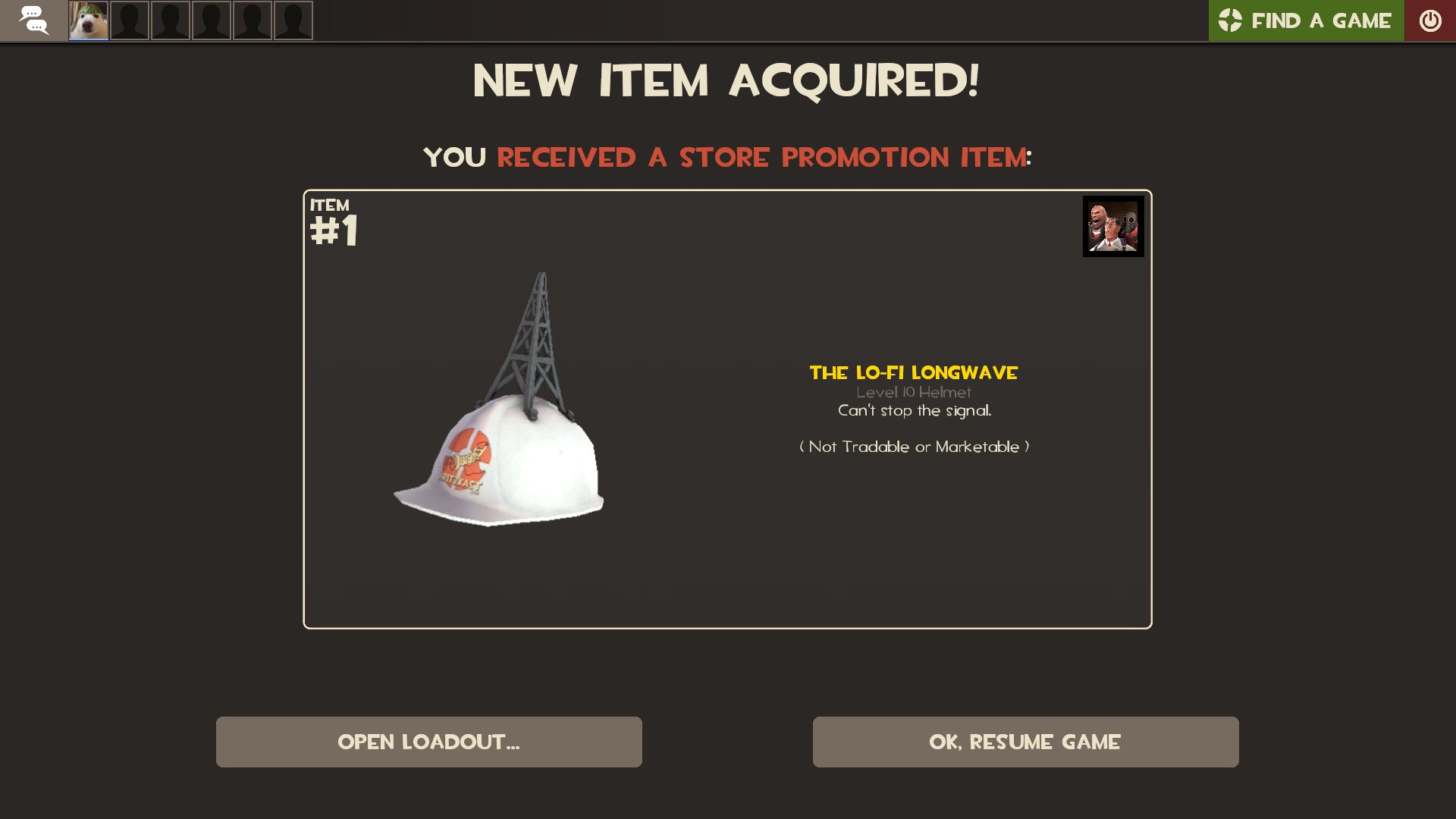Open the chat speech bubbles icon
The width and height of the screenshot is (1456, 819).
pos(33,20)
